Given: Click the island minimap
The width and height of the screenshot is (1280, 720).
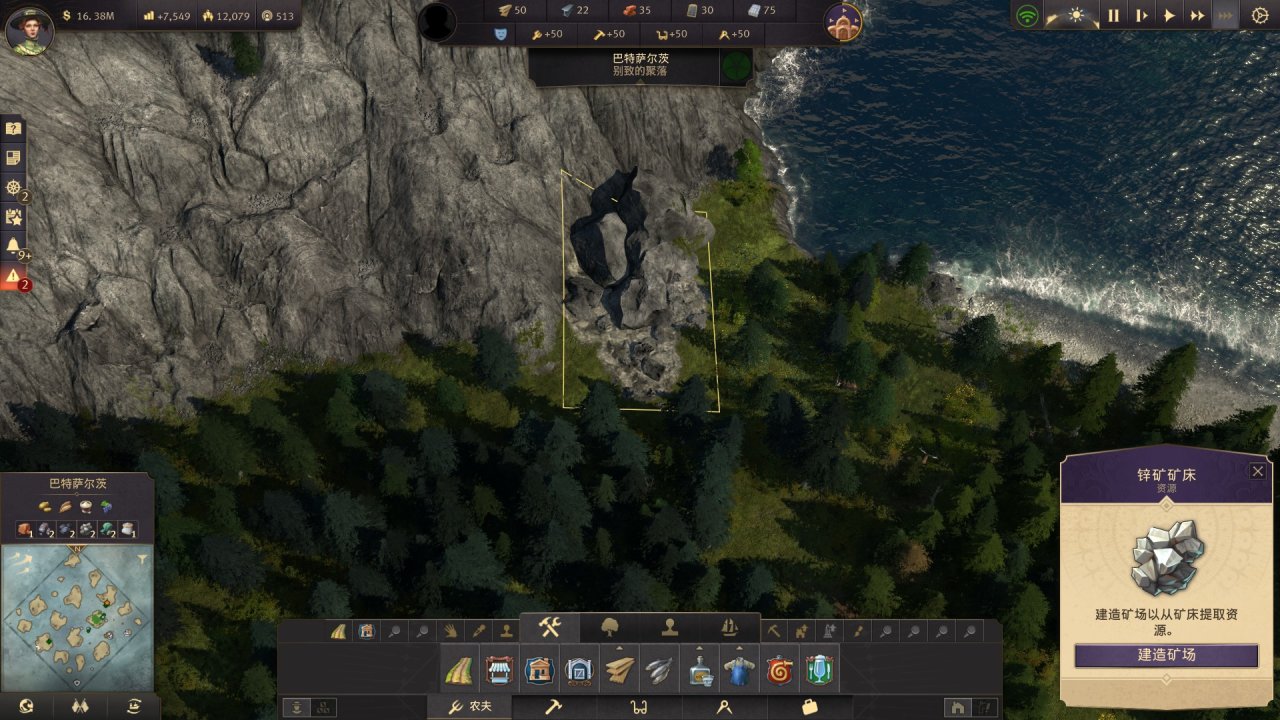Looking at the screenshot, I should (77, 617).
